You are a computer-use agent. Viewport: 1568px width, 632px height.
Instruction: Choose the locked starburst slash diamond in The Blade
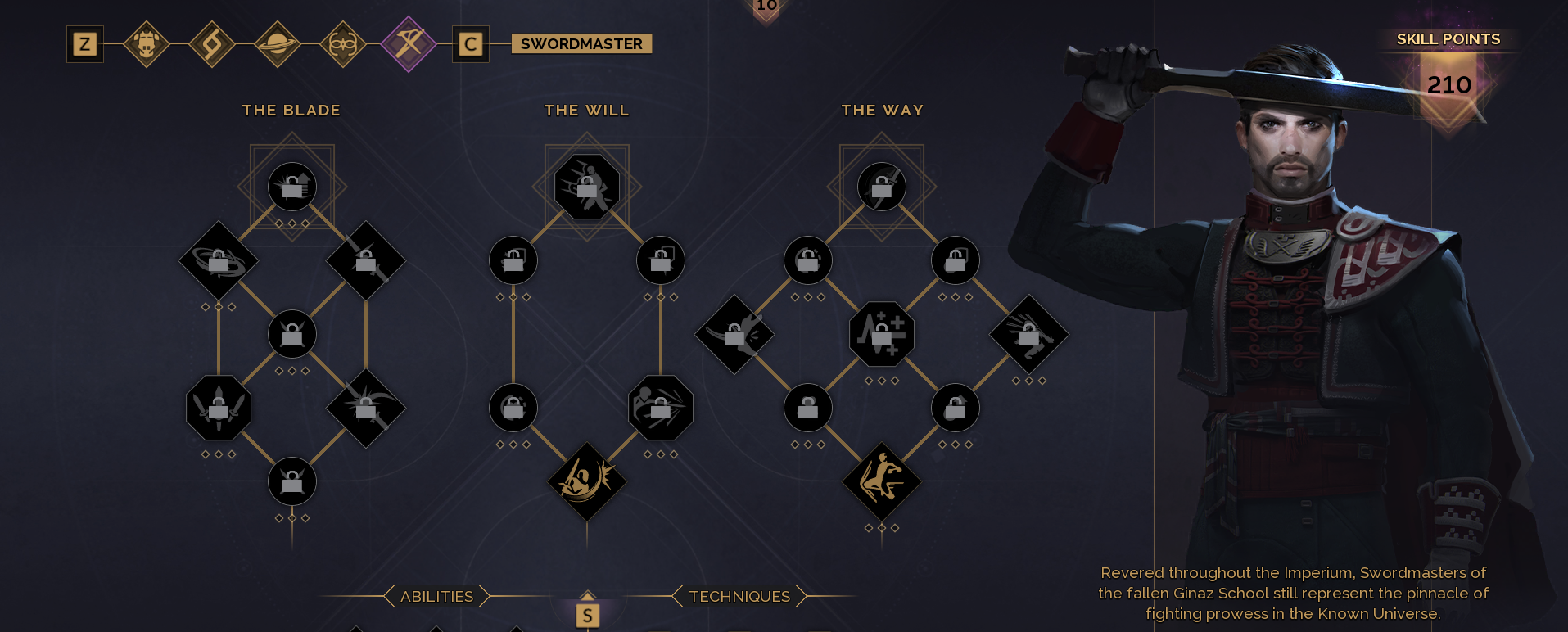pos(366,408)
